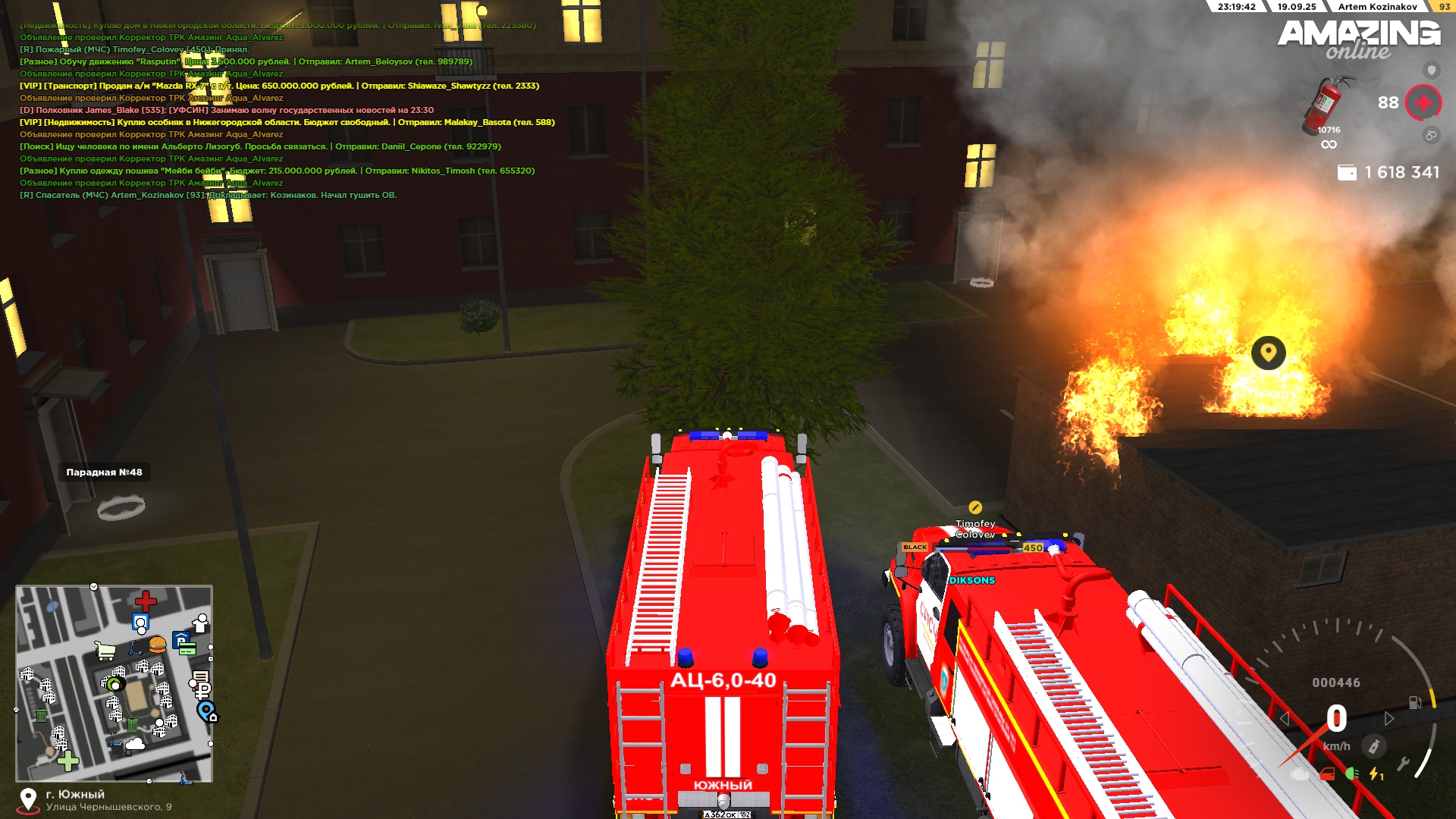Screen dimensions: 1456x819
Task: Click the red car door lock indicator
Action: click(1327, 774)
